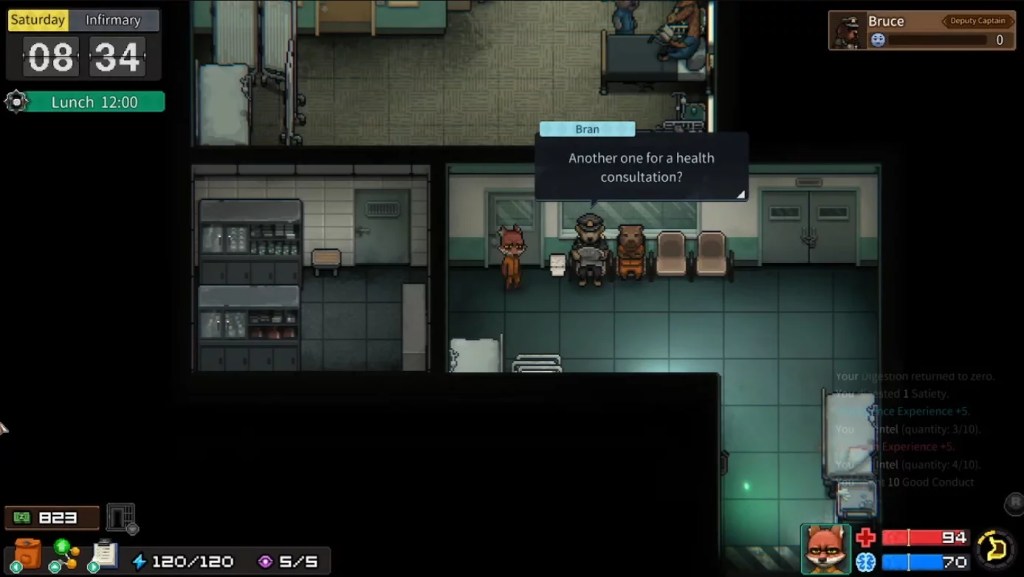Click the gear icon beside Lunch
1024x577 pixels.
pyautogui.click(x=15, y=101)
